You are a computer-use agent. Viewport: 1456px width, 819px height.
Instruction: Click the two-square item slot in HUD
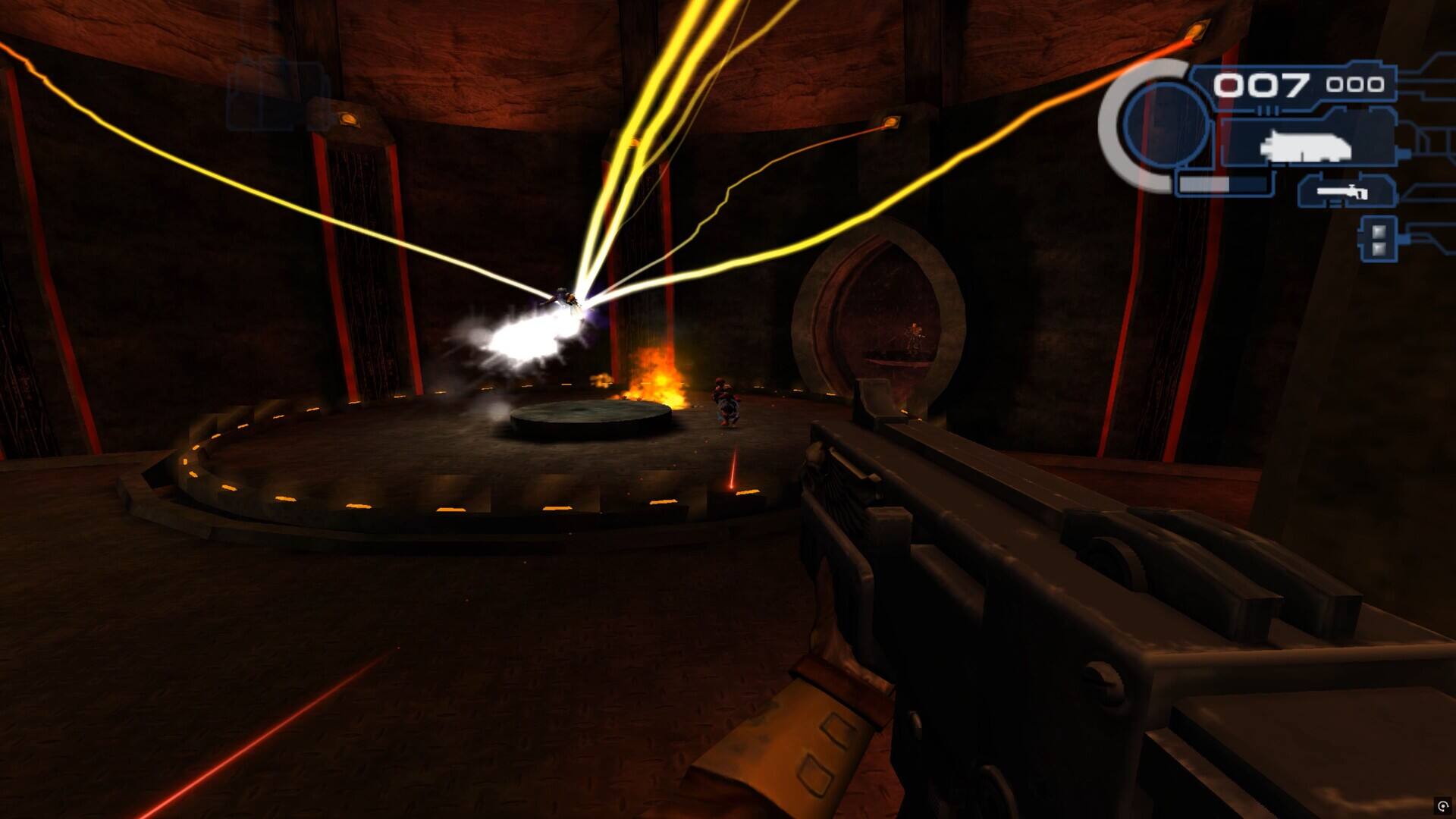pos(1379,239)
